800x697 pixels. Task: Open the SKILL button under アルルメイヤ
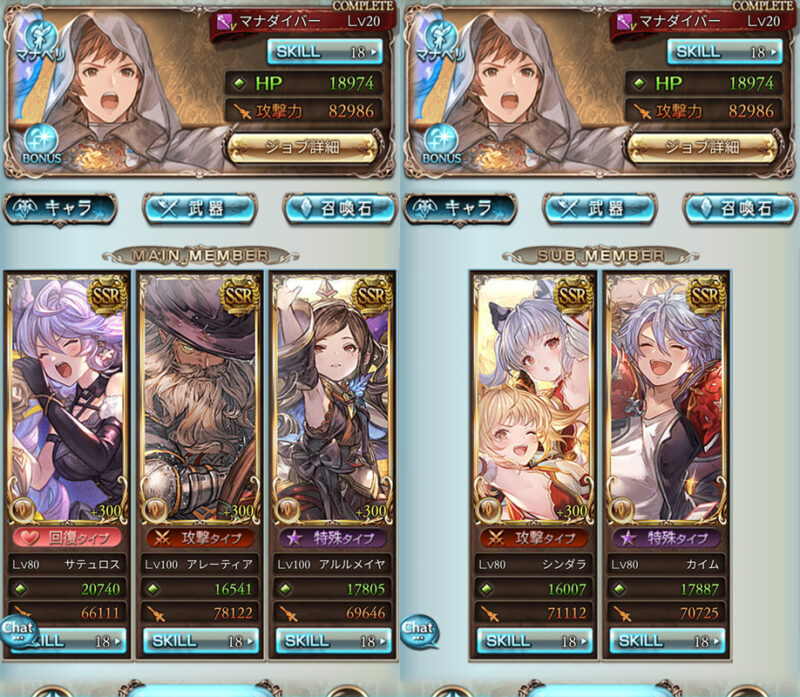[331, 641]
